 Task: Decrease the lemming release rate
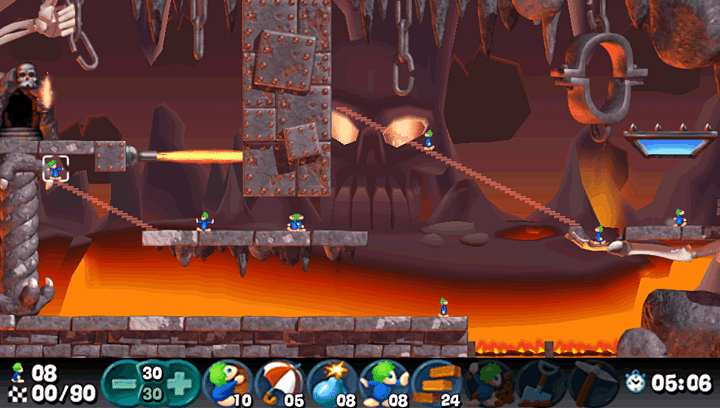pos(120,381)
